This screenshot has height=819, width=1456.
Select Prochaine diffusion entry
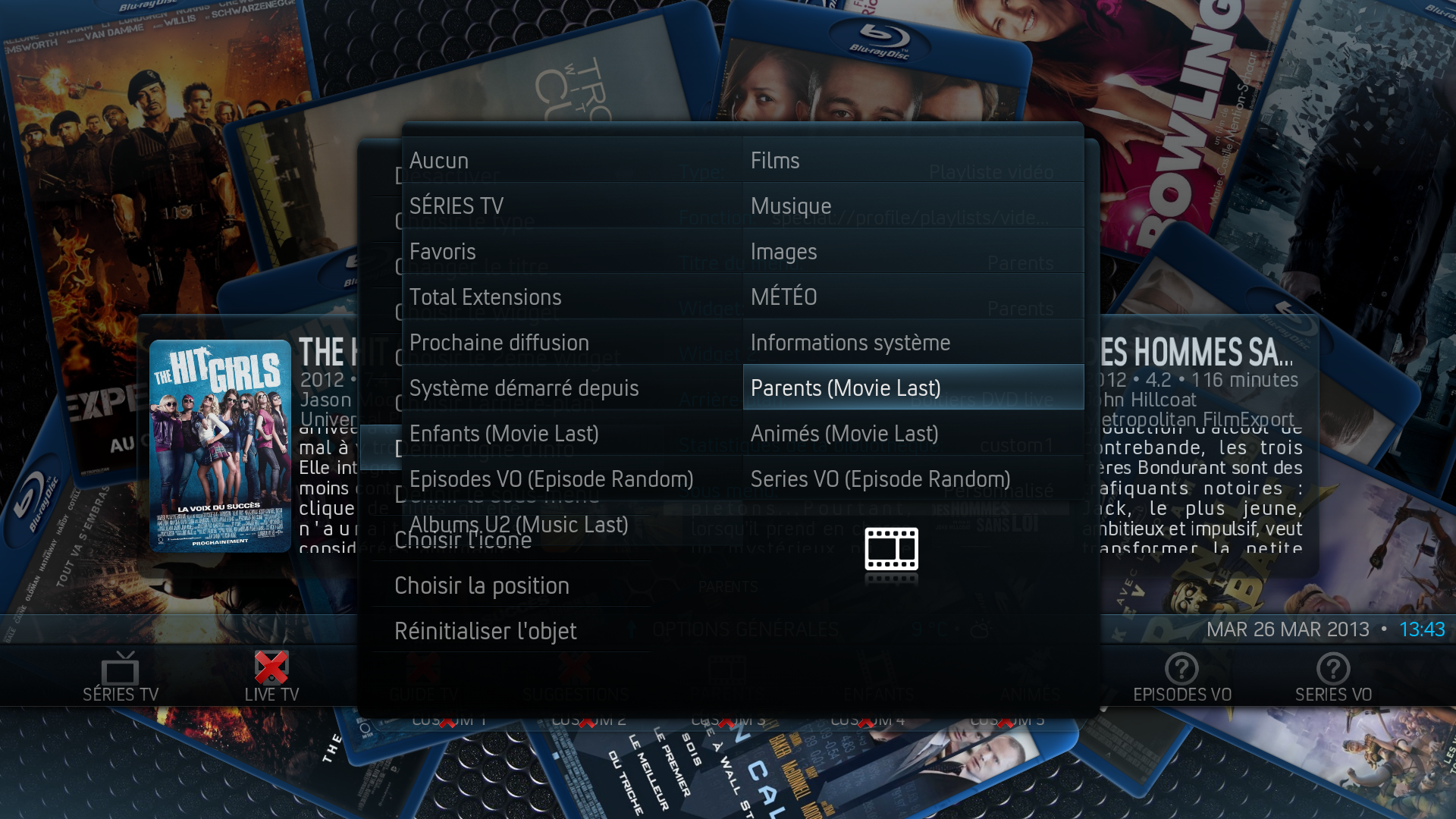pyautogui.click(x=572, y=343)
